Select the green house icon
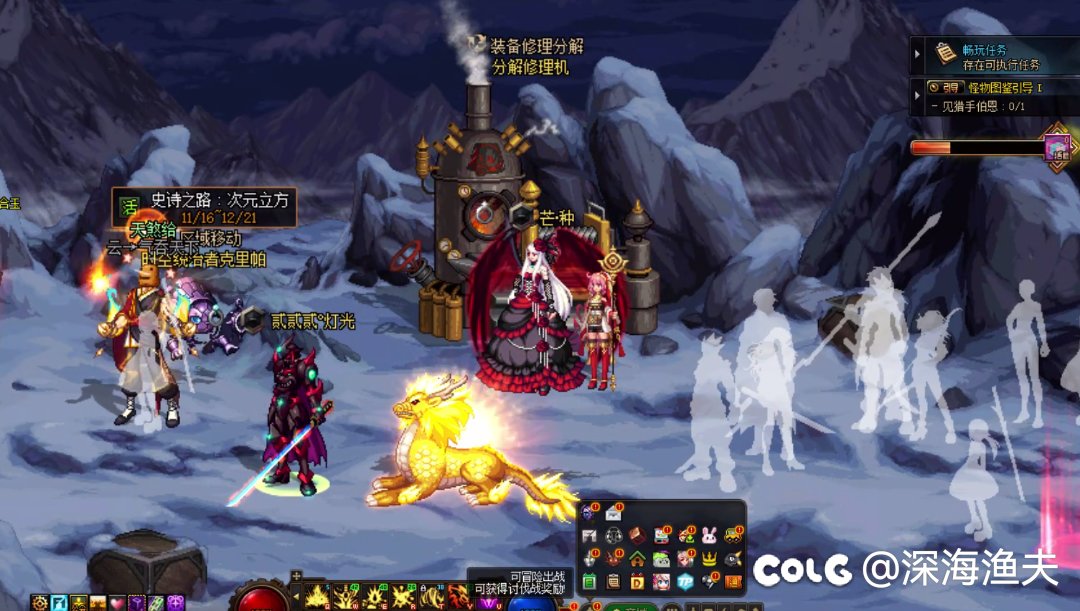The width and height of the screenshot is (1080, 611). coord(637,559)
